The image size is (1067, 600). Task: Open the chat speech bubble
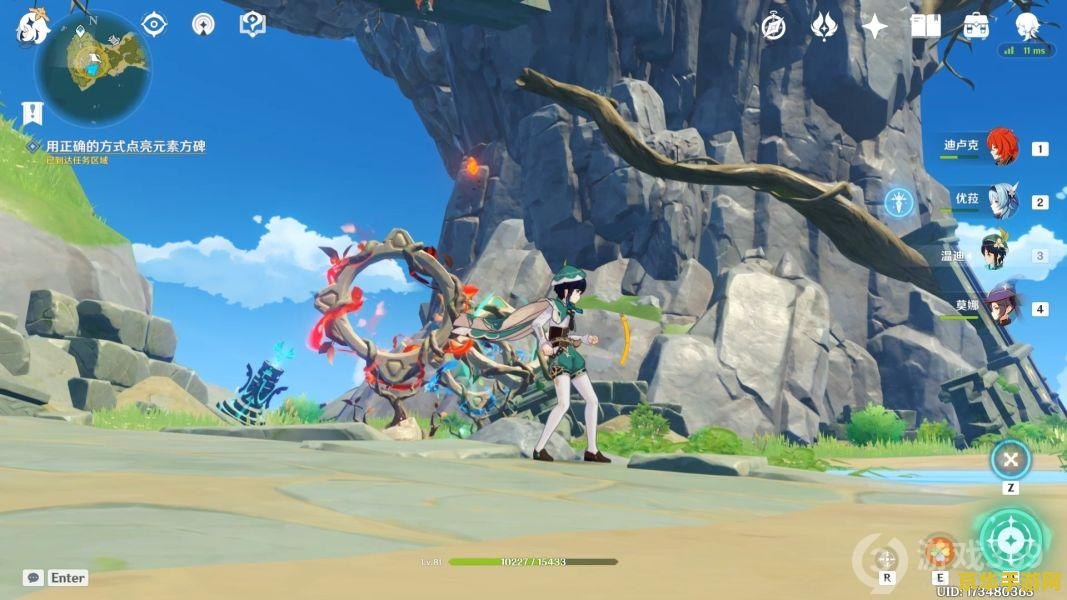[33, 577]
